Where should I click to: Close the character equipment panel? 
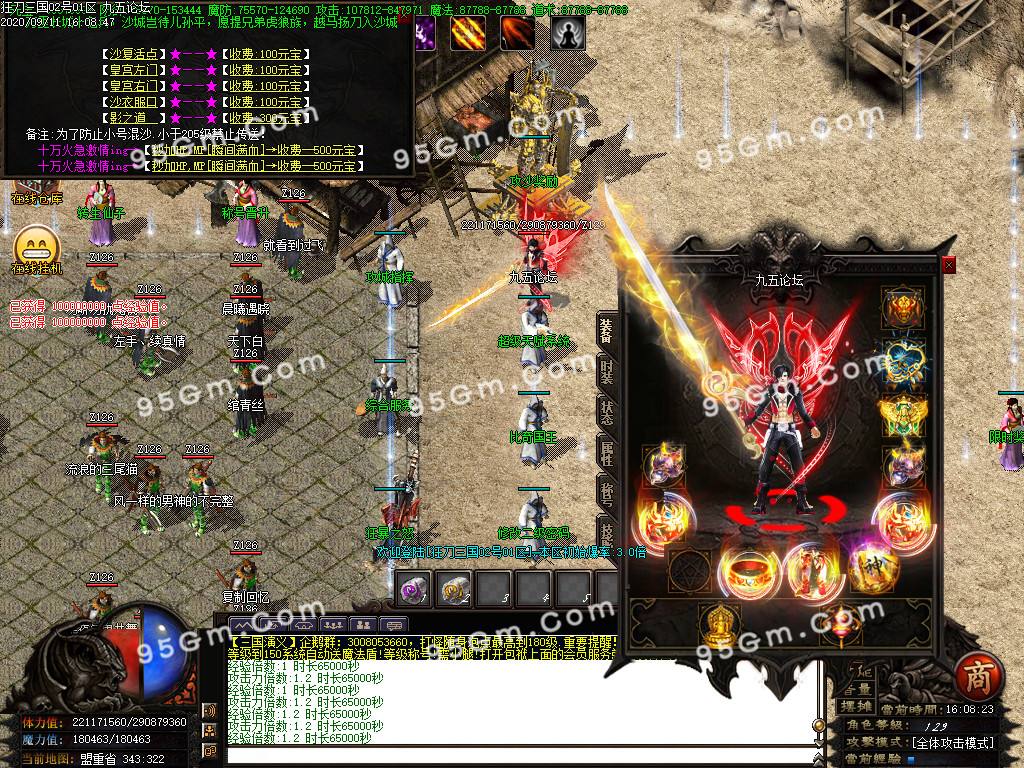pyautogui.click(x=949, y=265)
